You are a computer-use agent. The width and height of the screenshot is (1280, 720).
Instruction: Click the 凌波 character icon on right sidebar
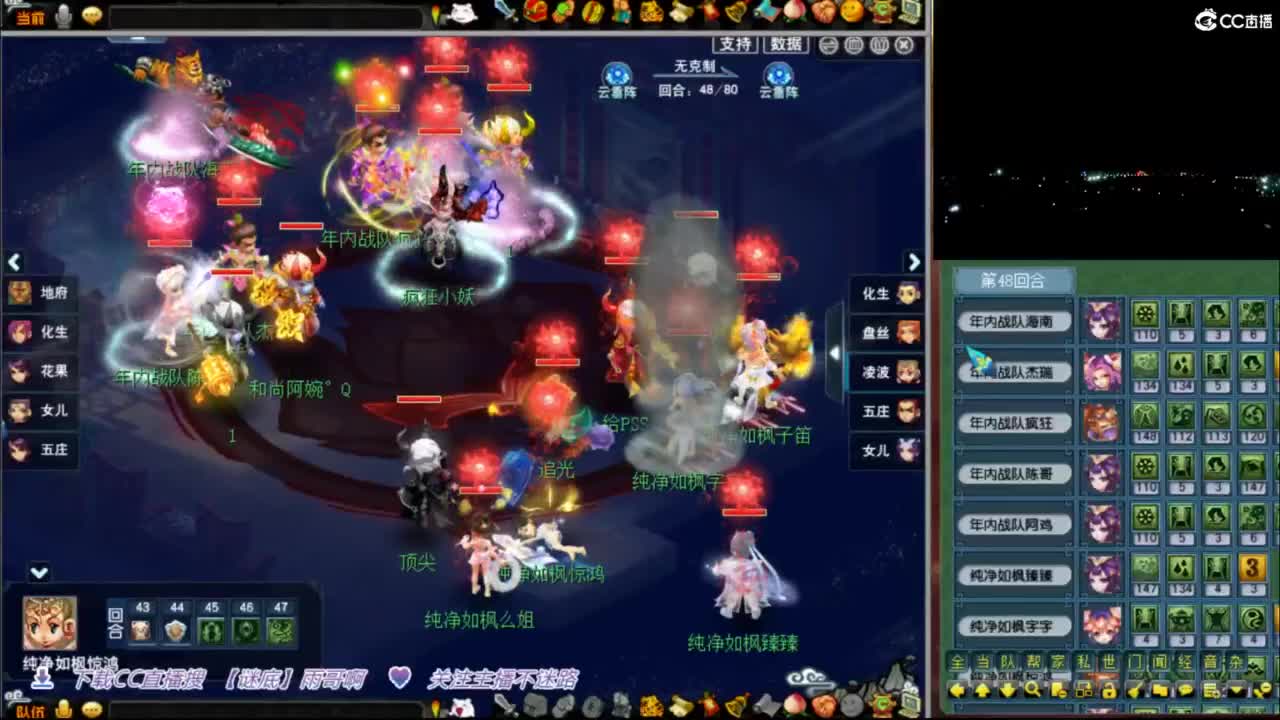[x=906, y=371]
